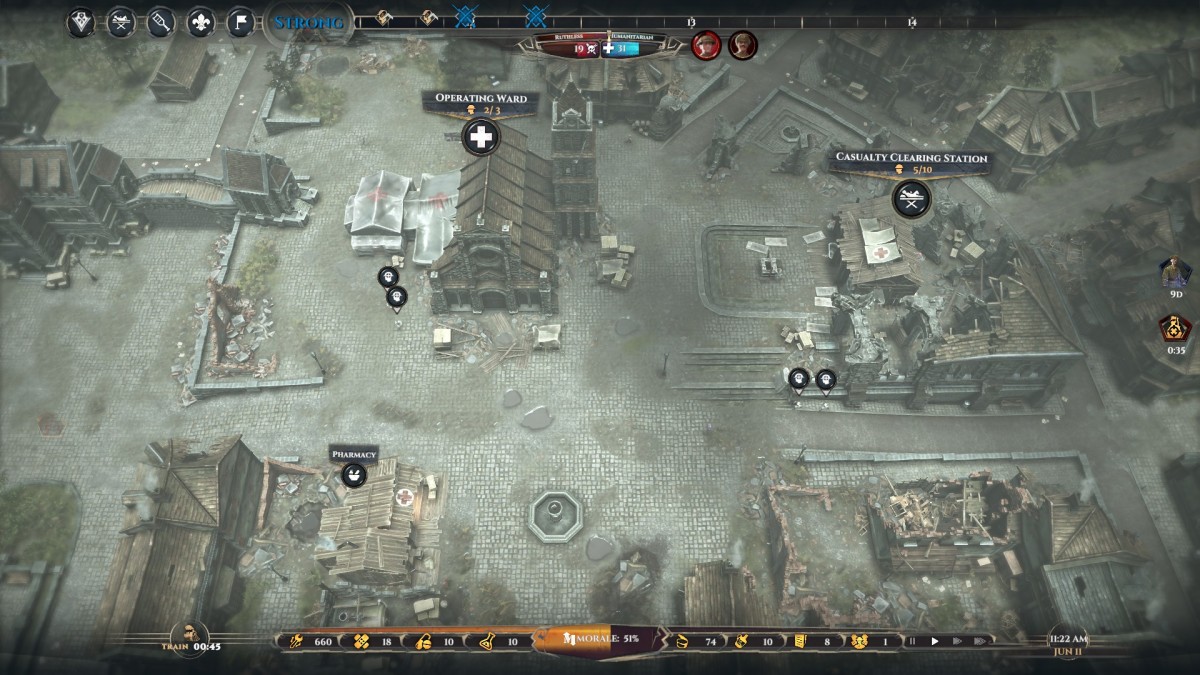Viewport: 1200px width, 675px height.
Task: Pause the game time
Action: pyautogui.click(x=911, y=641)
